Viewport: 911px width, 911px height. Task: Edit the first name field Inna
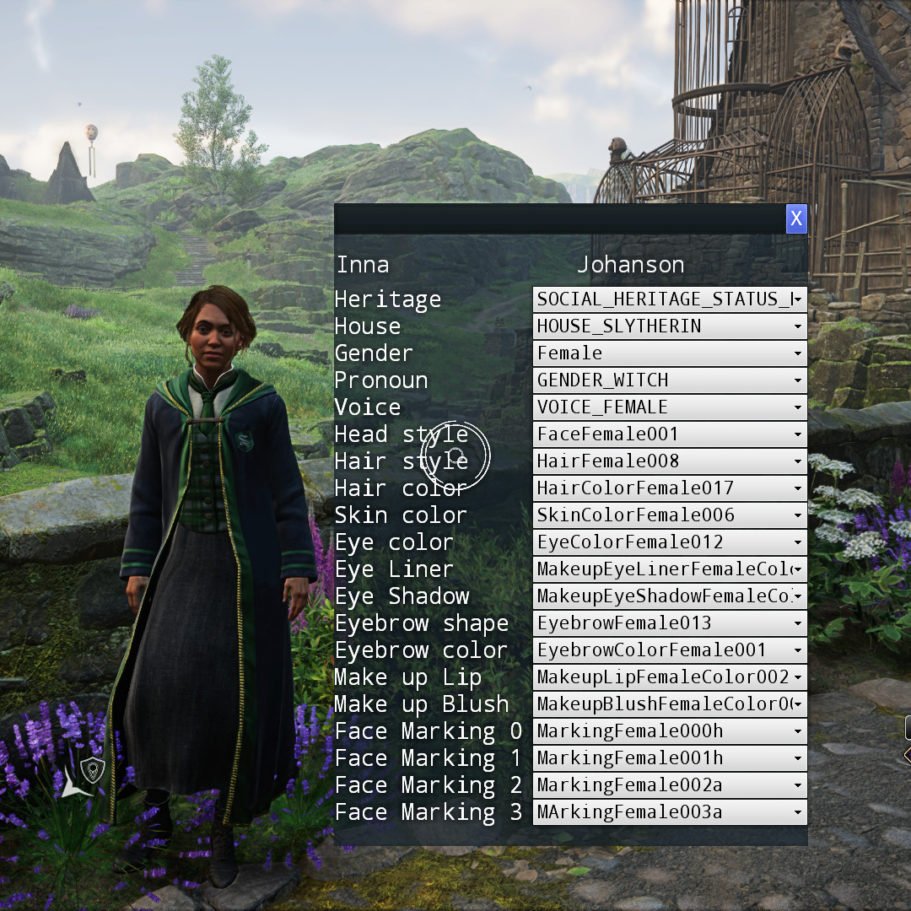363,265
